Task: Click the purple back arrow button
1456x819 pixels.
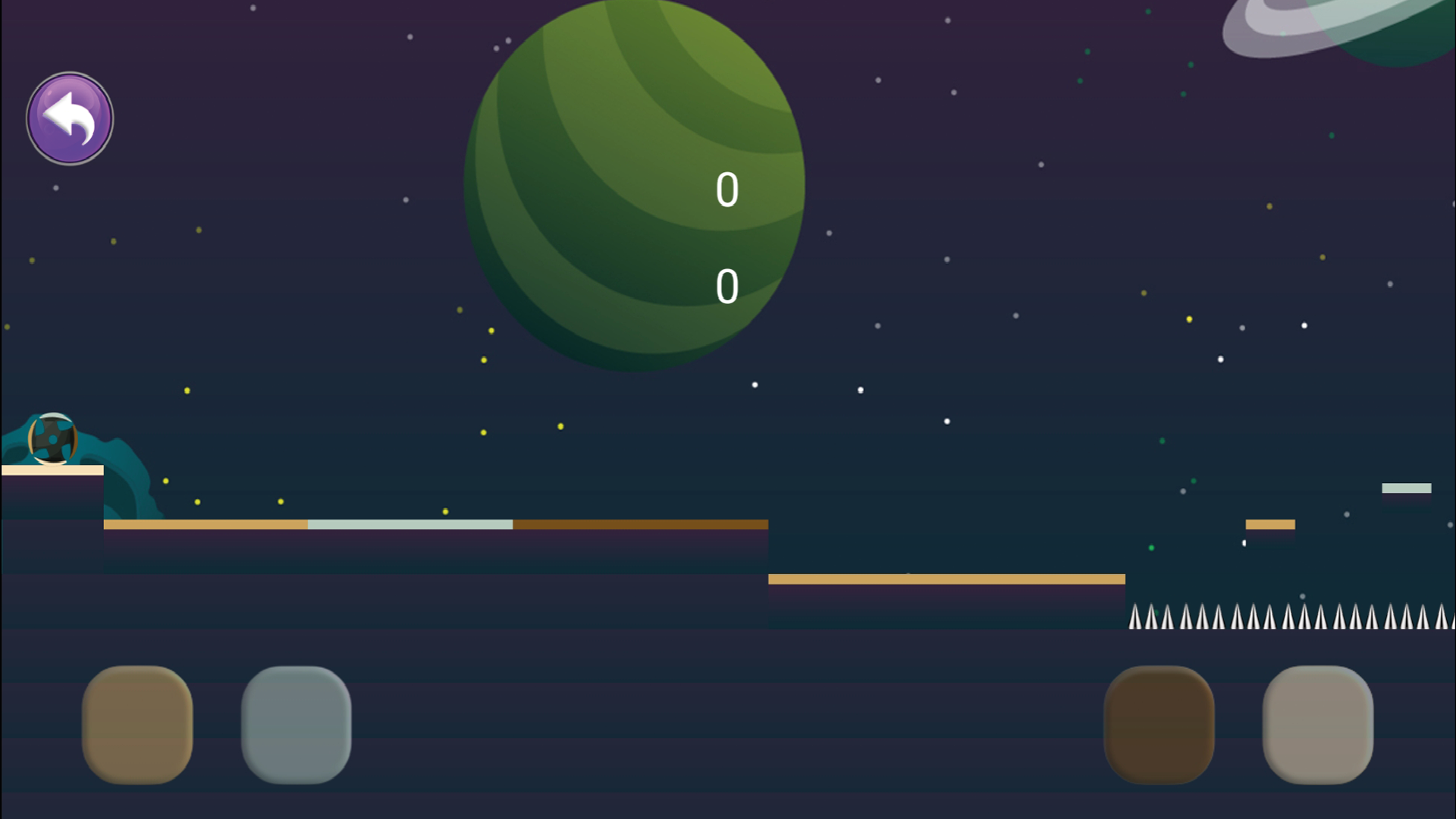Action: tap(69, 118)
